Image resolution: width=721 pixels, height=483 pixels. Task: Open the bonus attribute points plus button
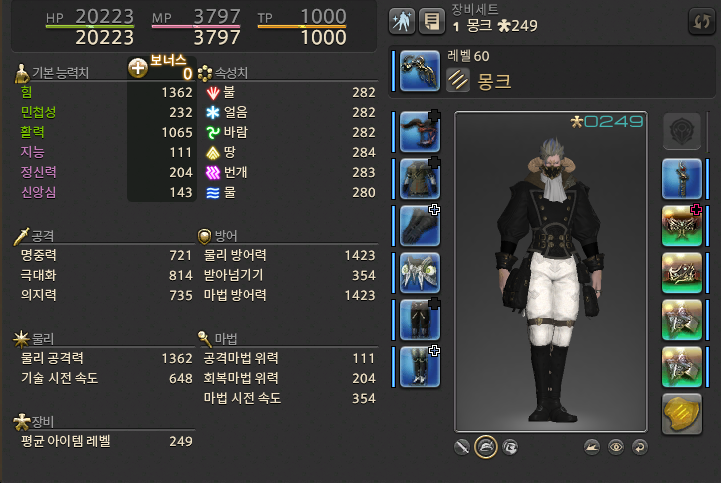[139, 68]
